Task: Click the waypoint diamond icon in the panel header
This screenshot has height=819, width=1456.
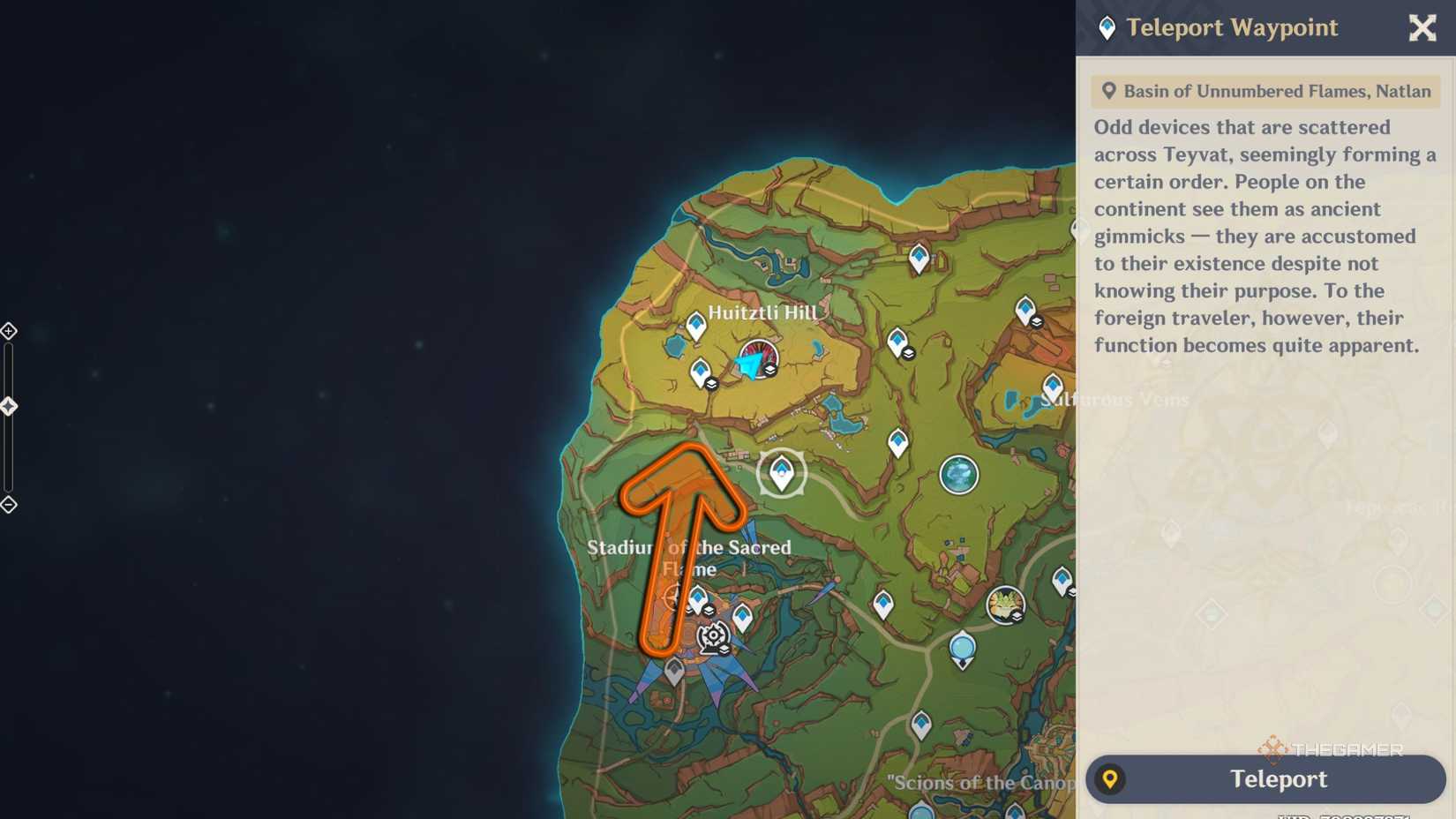Action: pos(1107,27)
